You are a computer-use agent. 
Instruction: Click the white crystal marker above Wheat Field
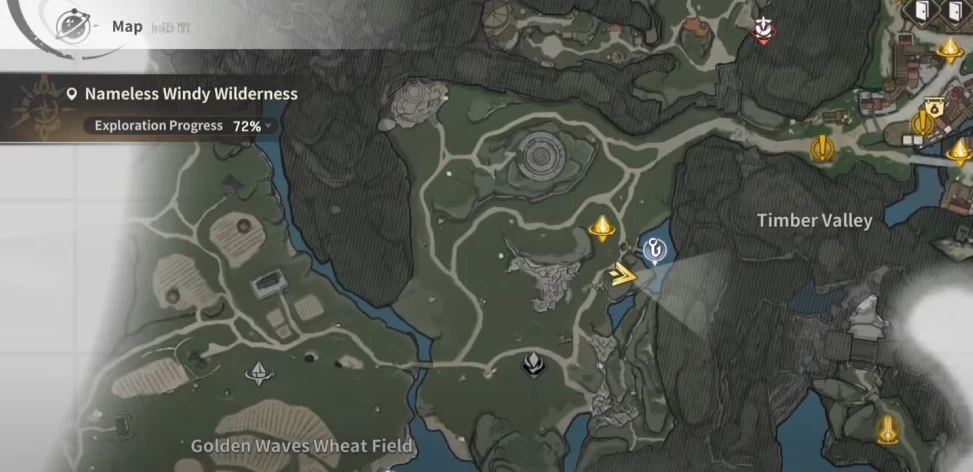pos(258,374)
